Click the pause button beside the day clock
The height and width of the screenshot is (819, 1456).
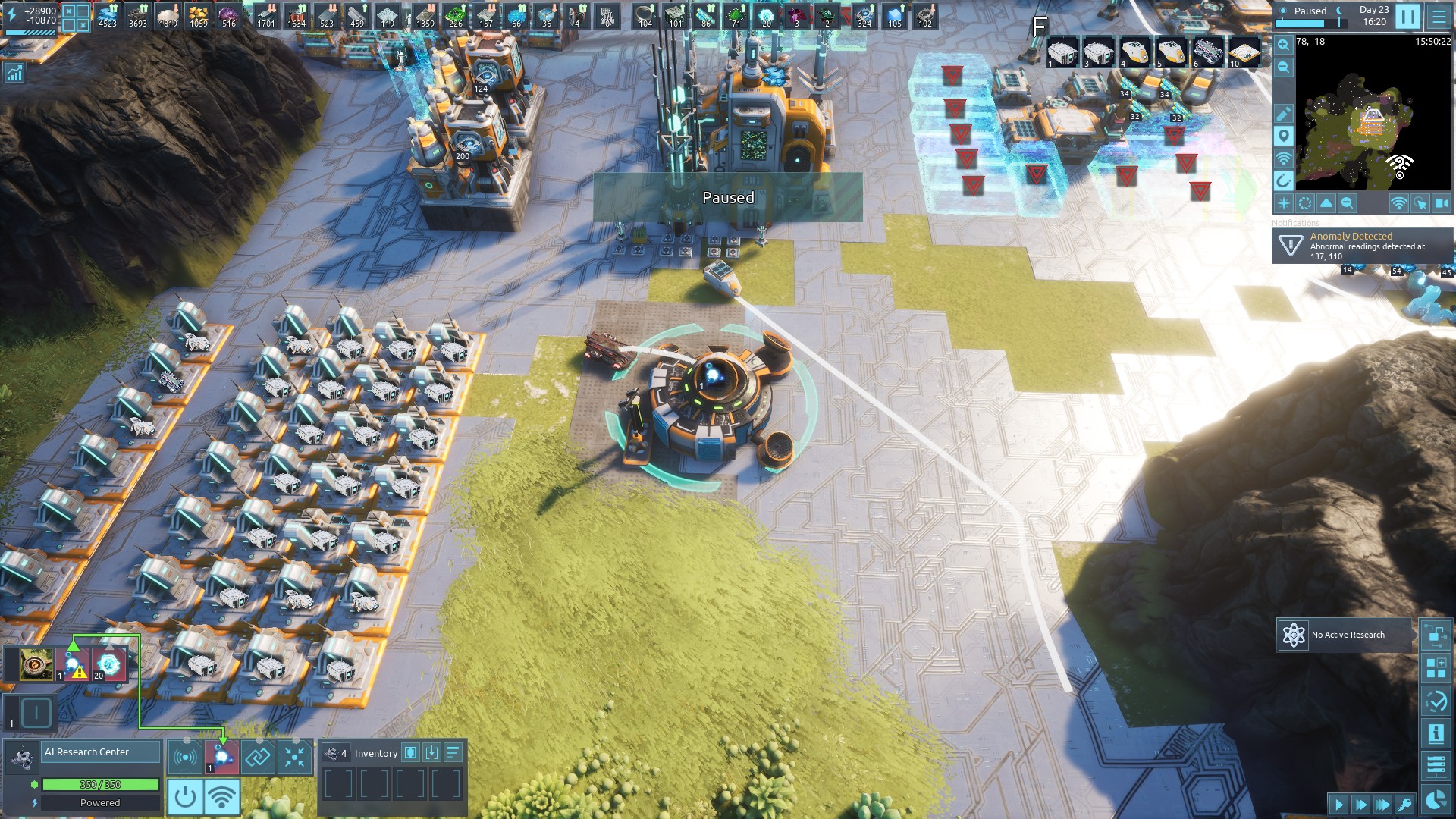1407,16
